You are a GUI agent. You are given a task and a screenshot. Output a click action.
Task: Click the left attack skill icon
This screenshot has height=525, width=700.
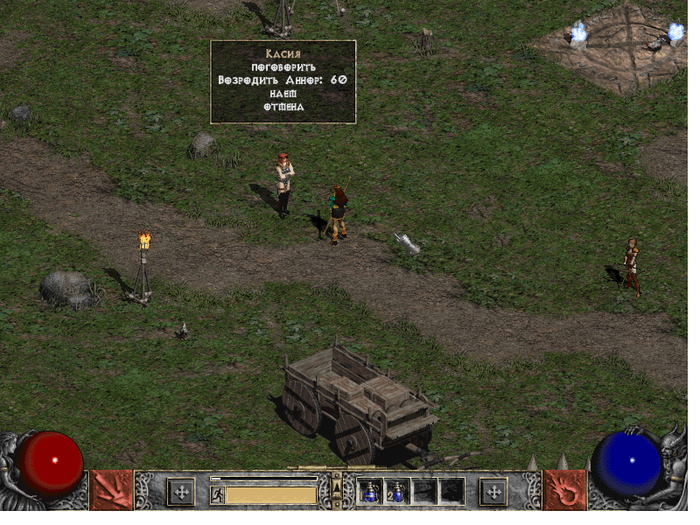111,490
